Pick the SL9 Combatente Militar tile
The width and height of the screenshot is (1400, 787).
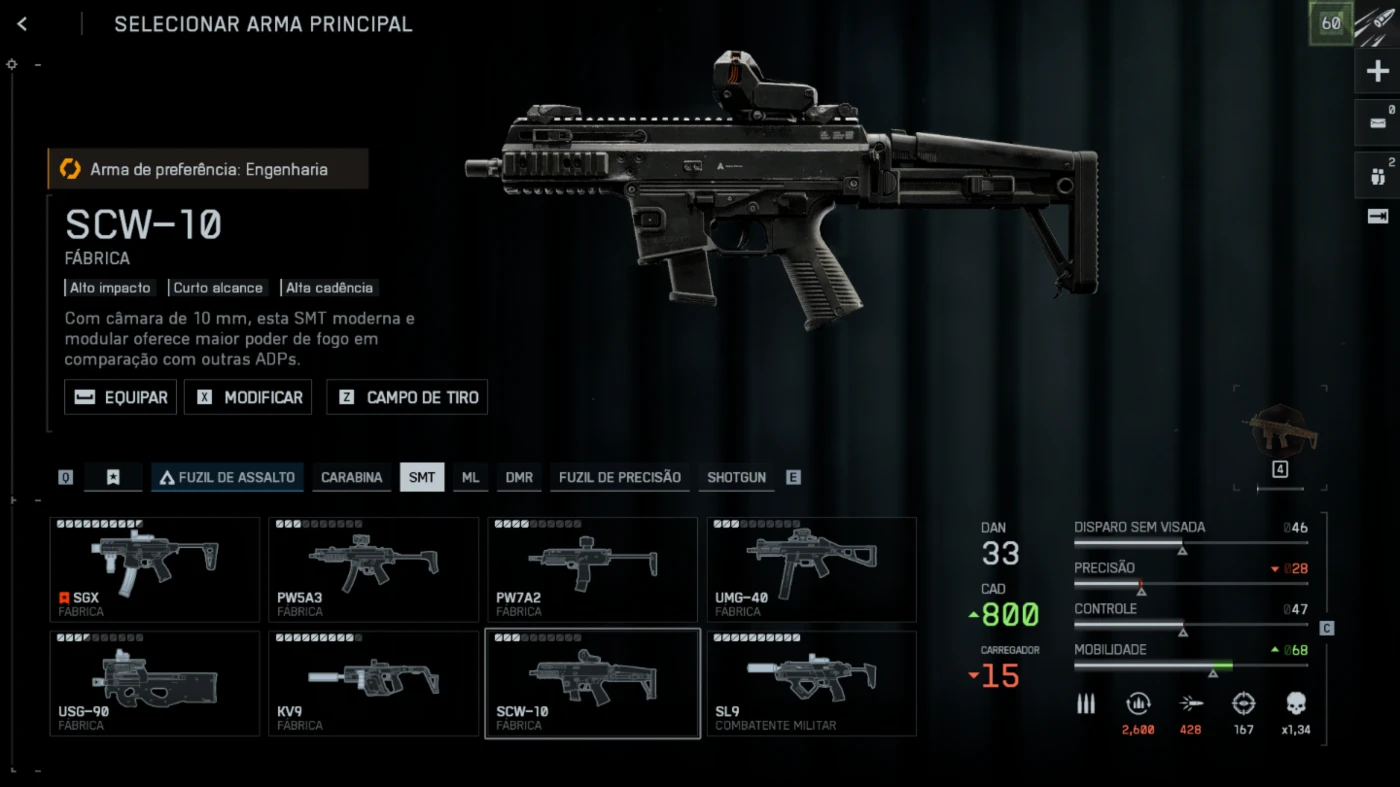coord(811,683)
